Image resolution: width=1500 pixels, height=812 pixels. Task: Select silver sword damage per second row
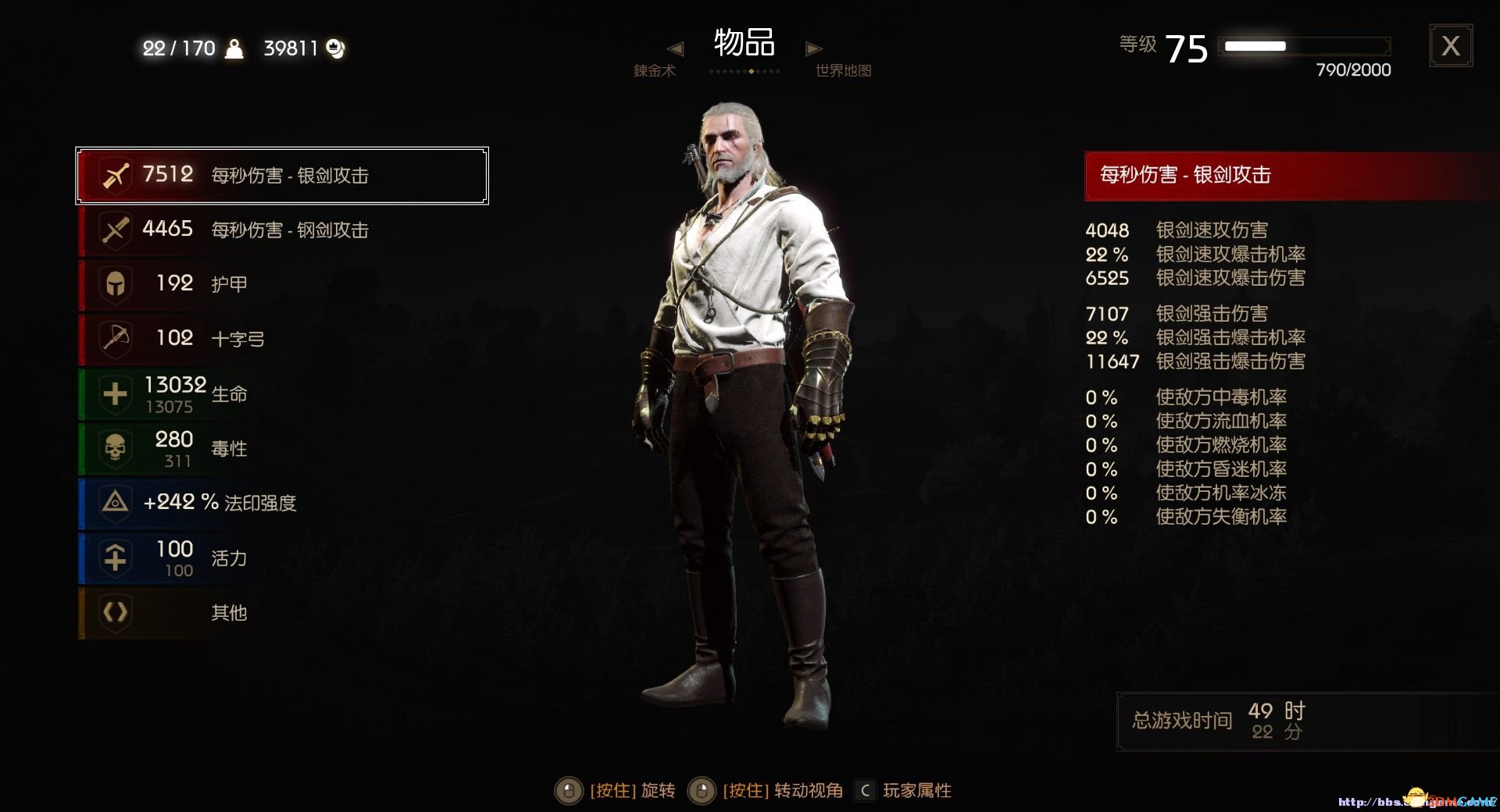pos(282,176)
